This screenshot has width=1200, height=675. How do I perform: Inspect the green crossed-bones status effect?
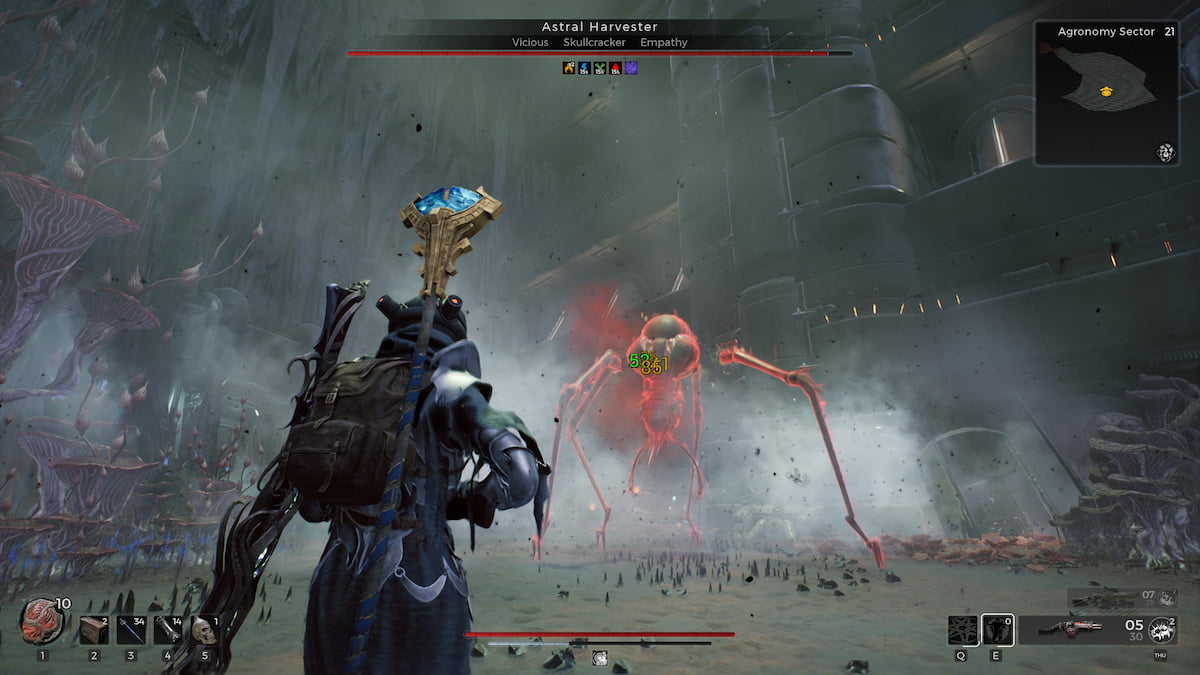[600, 68]
